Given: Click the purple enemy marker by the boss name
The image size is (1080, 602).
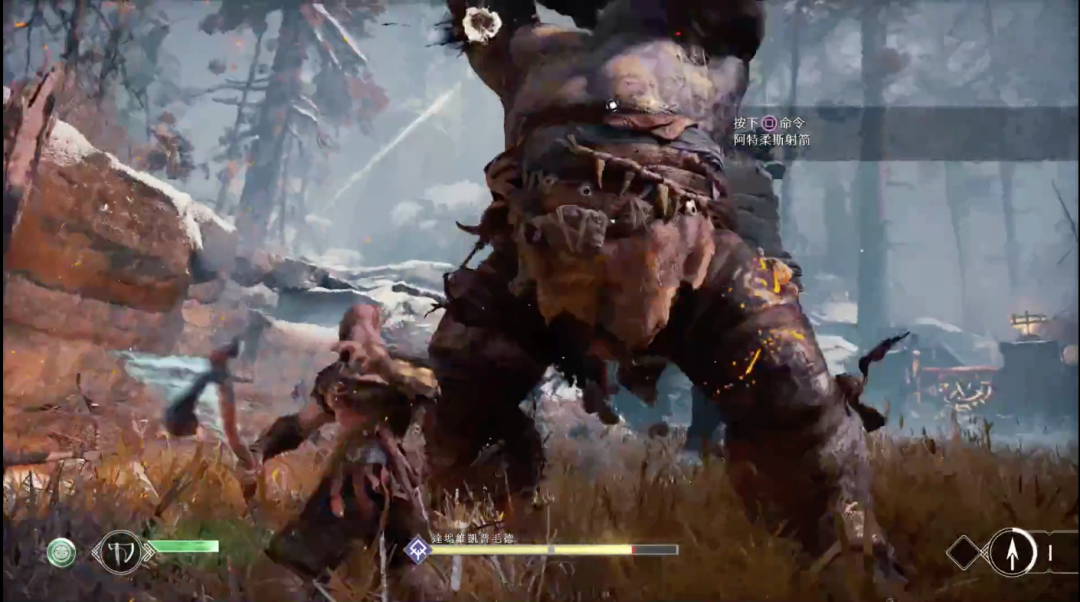Looking at the screenshot, I should coord(417,549).
